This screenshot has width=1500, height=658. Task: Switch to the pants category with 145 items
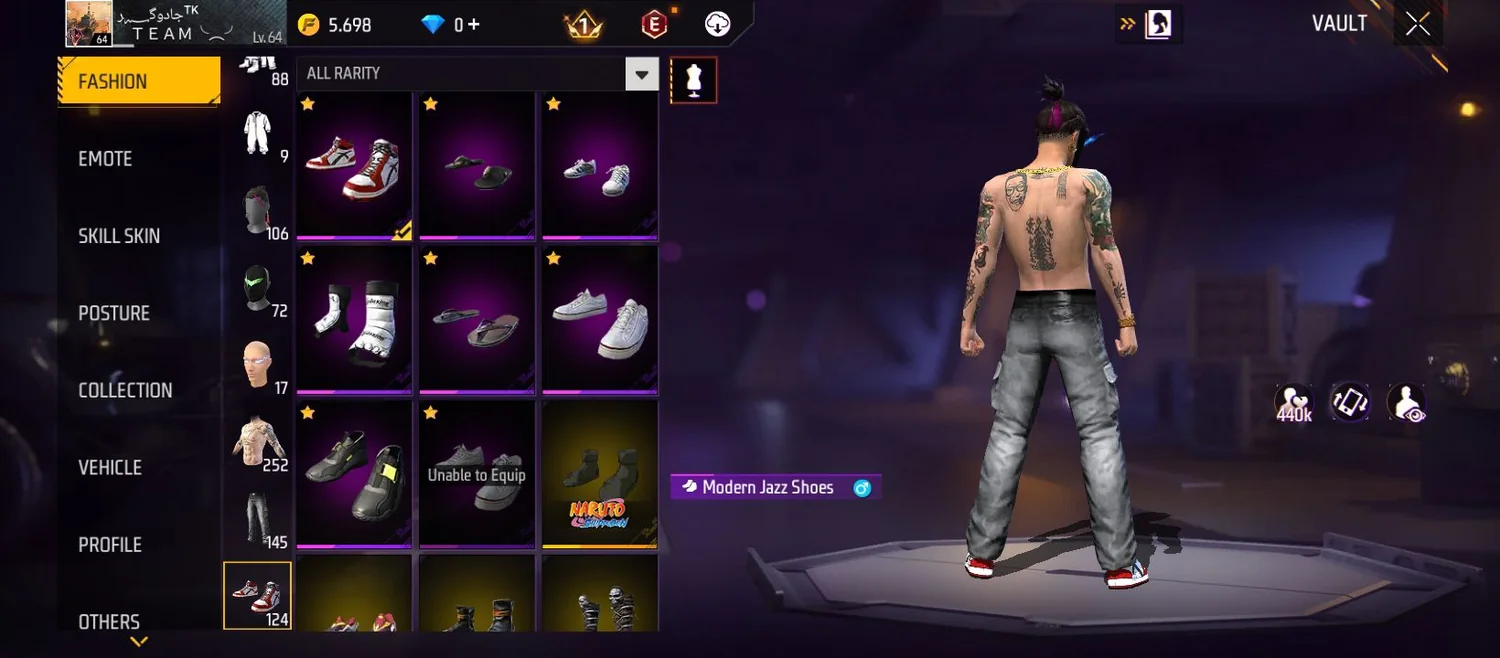[x=257, y=518]
